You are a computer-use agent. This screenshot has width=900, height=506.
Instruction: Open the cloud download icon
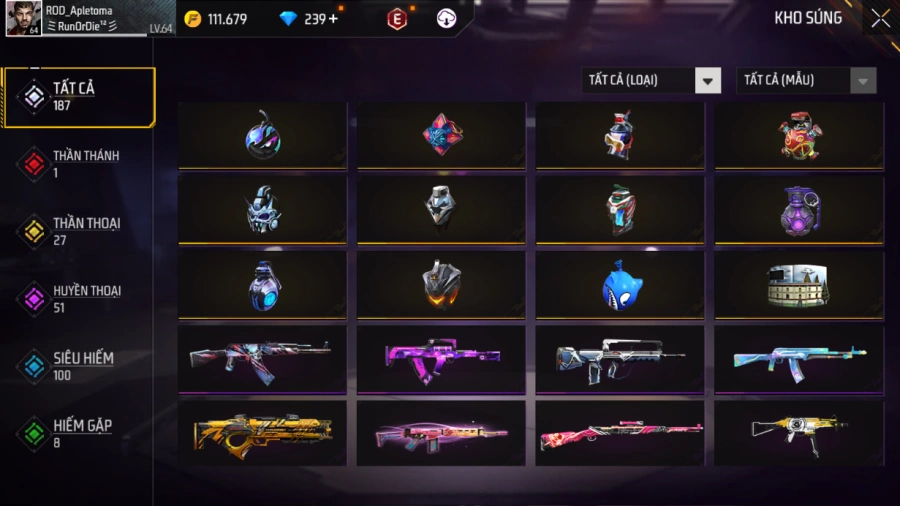pyautogui.click(x=447, y=19)
